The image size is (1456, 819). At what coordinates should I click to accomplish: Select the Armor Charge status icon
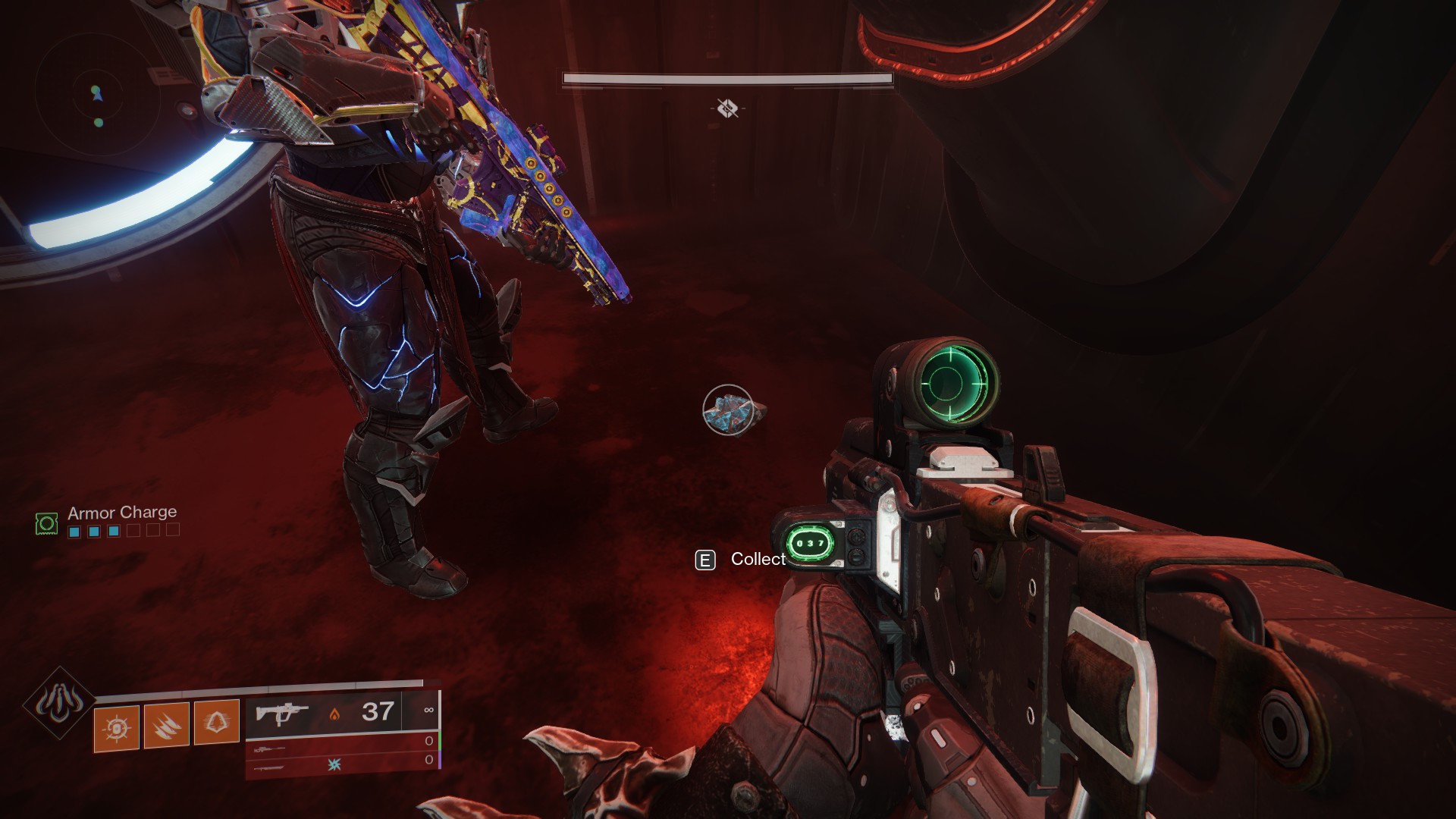[x=47, y=522]
